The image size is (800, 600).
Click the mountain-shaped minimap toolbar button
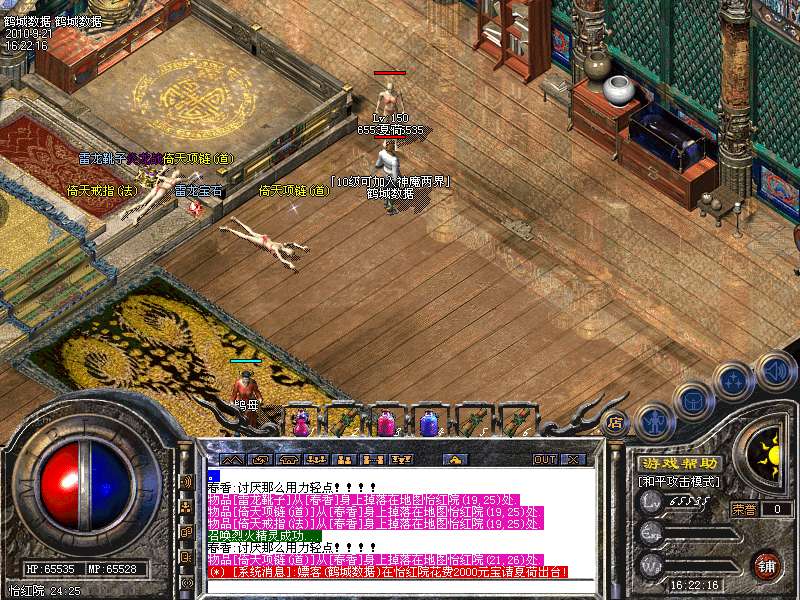232,459
